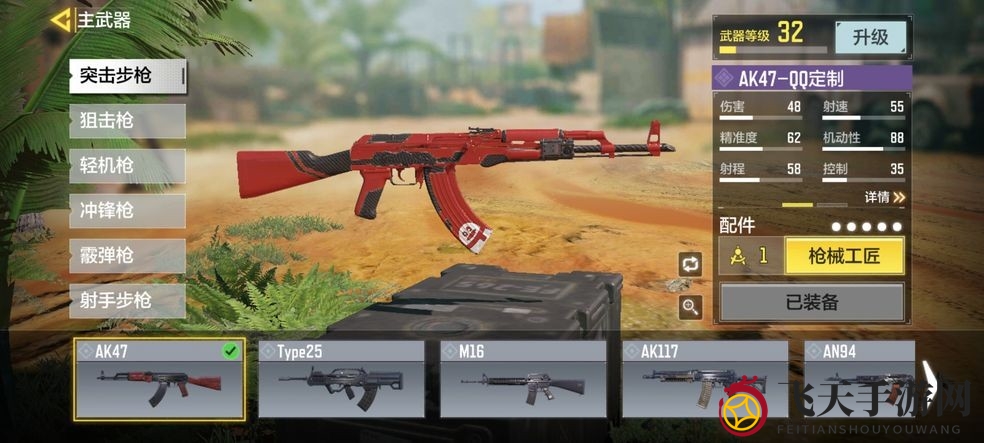Select the 突击步枪 assault rifle category
The height and width of the screenshot is (443, 984).
(127, 76)
